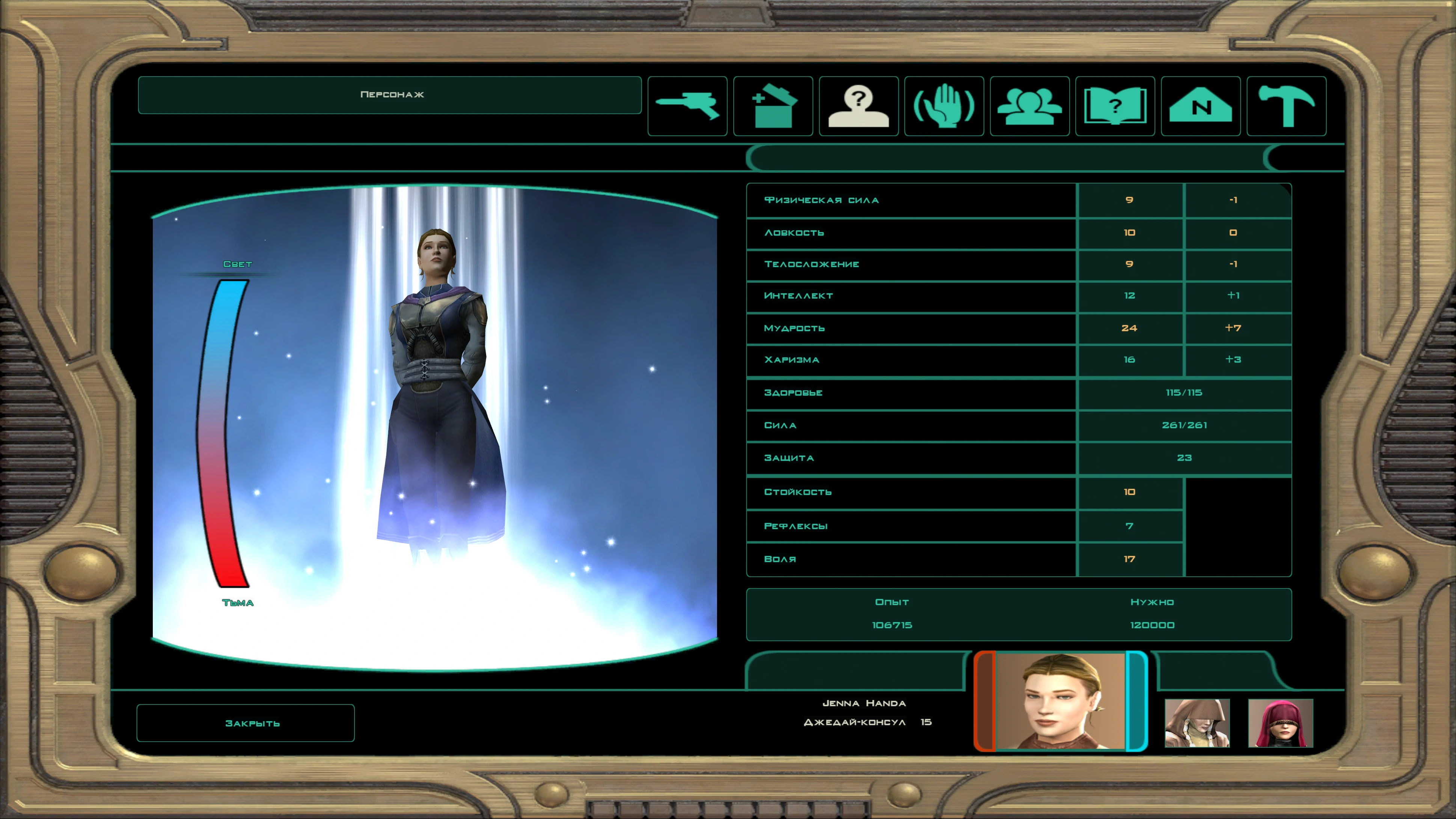Open the equipment screen blaster icon
Viewport: 1456px width, 819px height.
[687, 106]
